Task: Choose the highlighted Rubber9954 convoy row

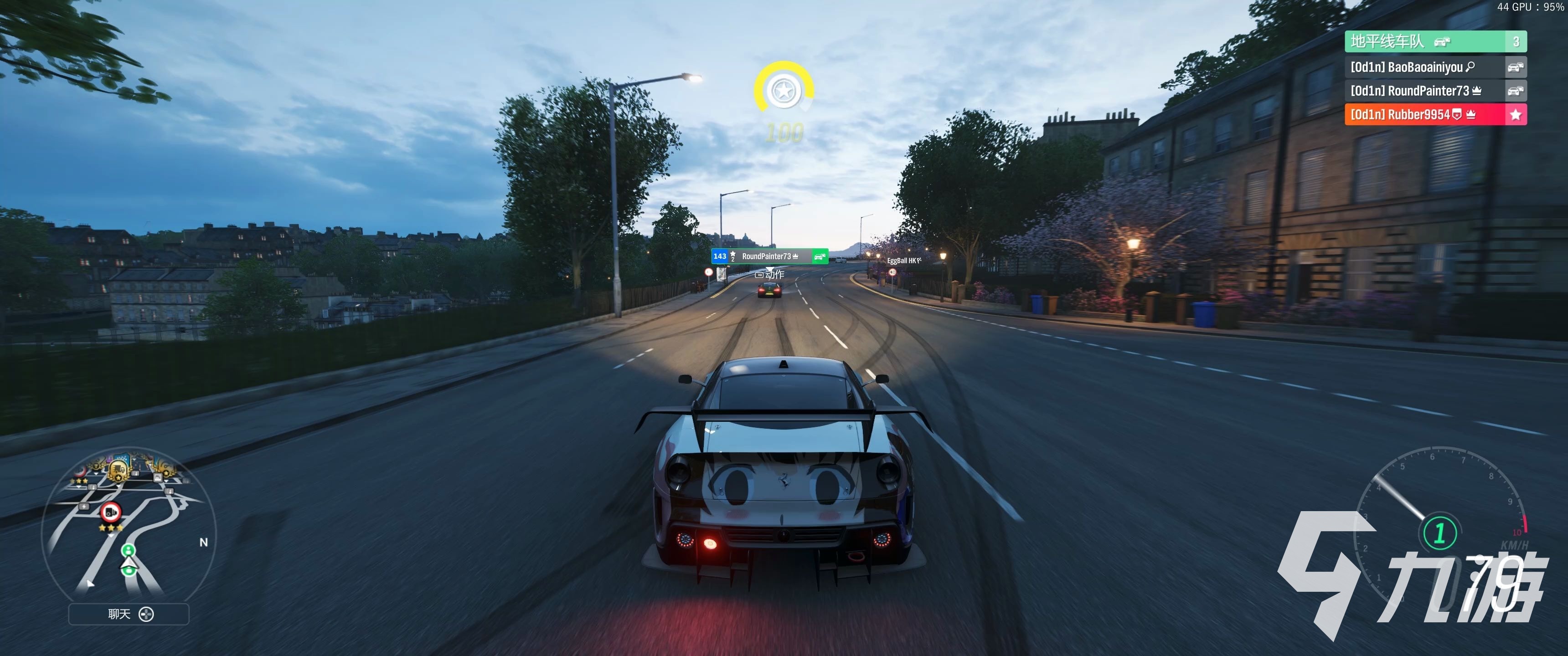Action: click(x=1435, y=114)
